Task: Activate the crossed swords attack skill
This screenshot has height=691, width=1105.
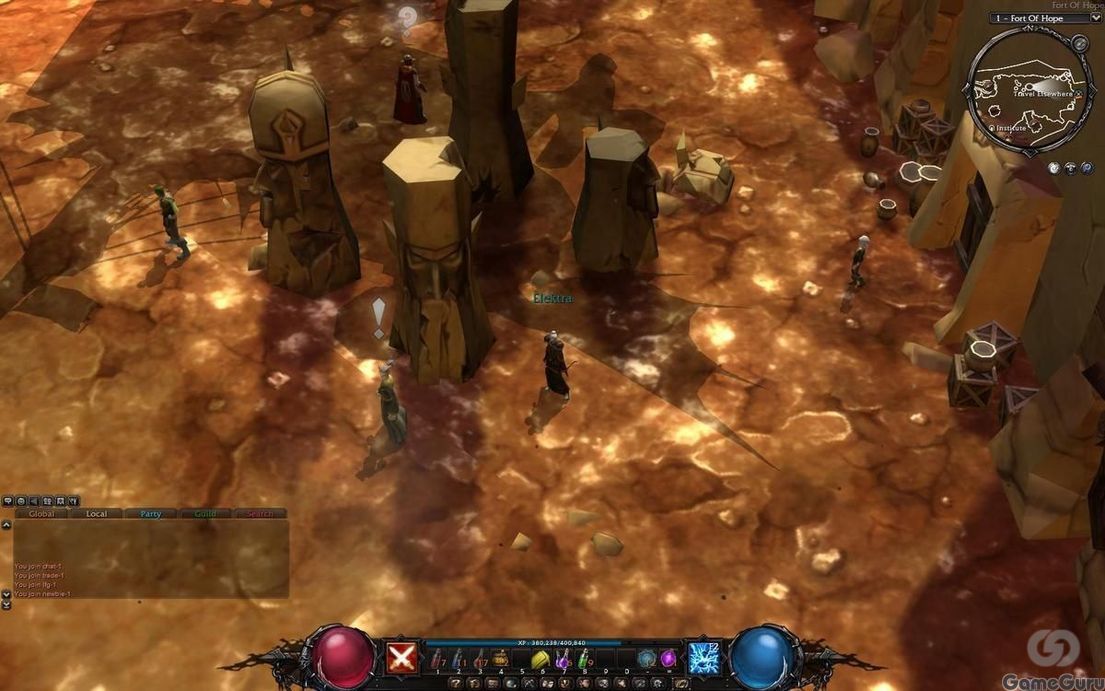Action: pyautogui.click(x=402, y=658)
